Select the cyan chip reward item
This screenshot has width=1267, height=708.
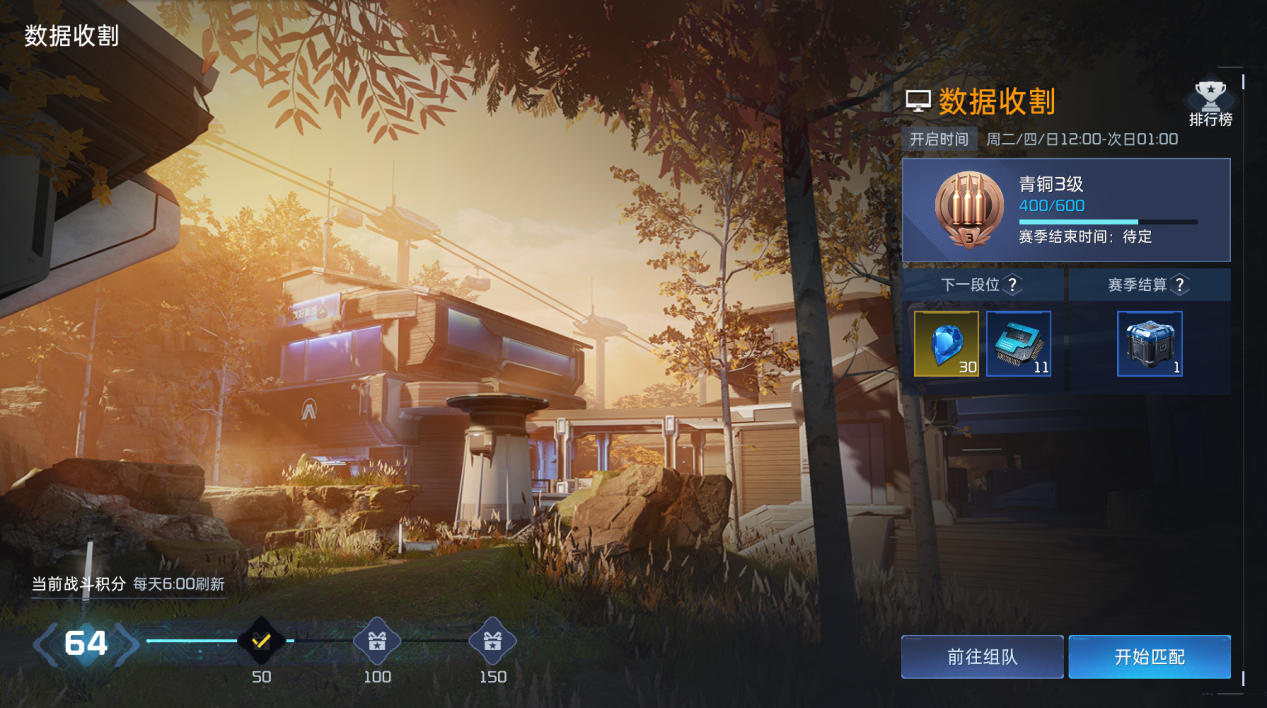click(1018, 344)
